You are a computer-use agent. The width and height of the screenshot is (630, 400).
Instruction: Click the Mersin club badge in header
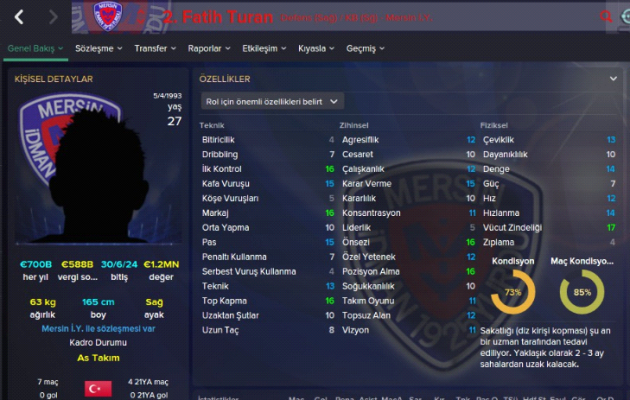tap(108, 16)
